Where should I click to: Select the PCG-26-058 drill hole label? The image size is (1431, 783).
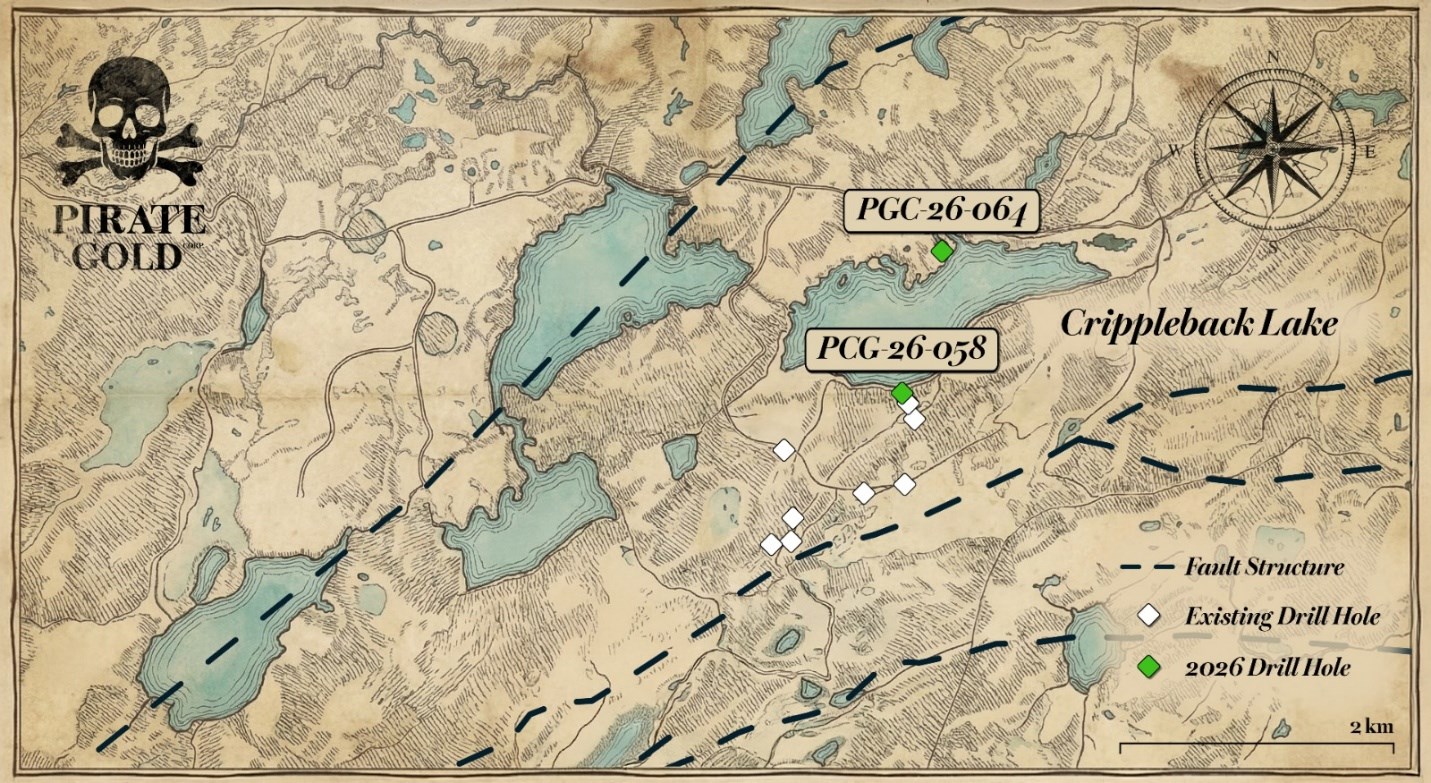(x=903, y=350)
